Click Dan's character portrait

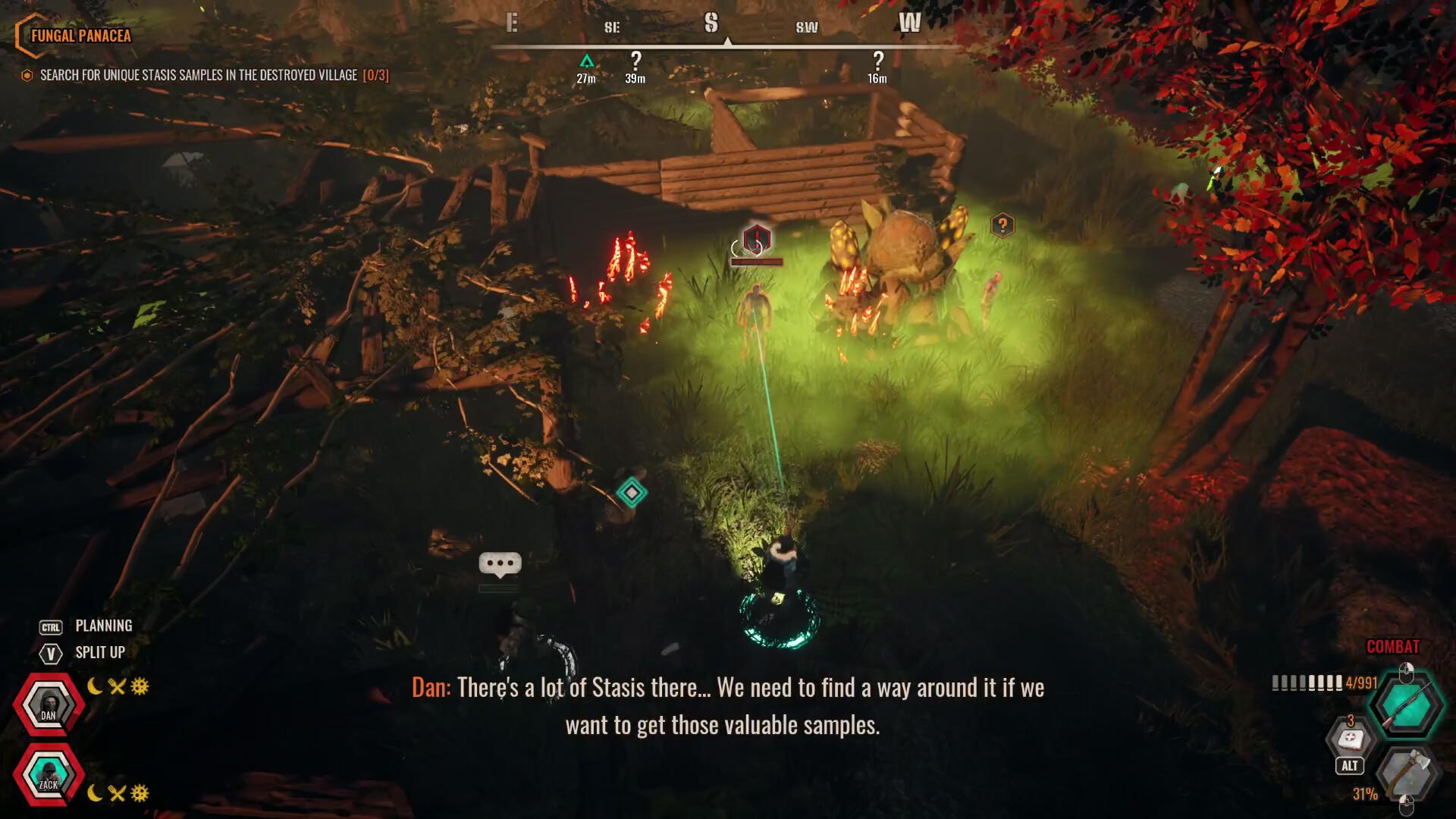[x=49, y=703]
